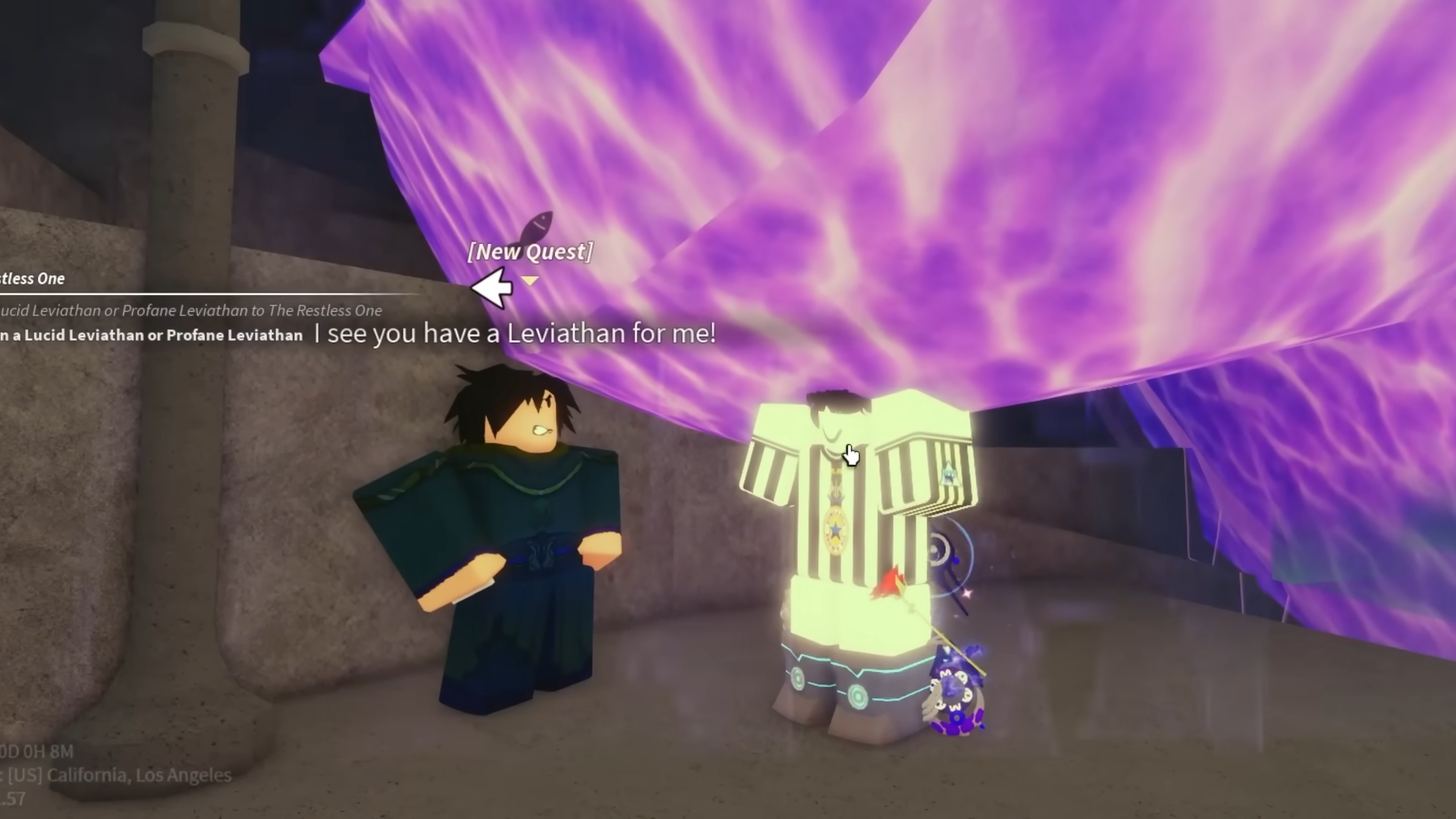This screenshot has height=819, width=1456.
Task: Click the fish icon above the New Quest marker
Action: pyautogui.click(x=540, y=224)
